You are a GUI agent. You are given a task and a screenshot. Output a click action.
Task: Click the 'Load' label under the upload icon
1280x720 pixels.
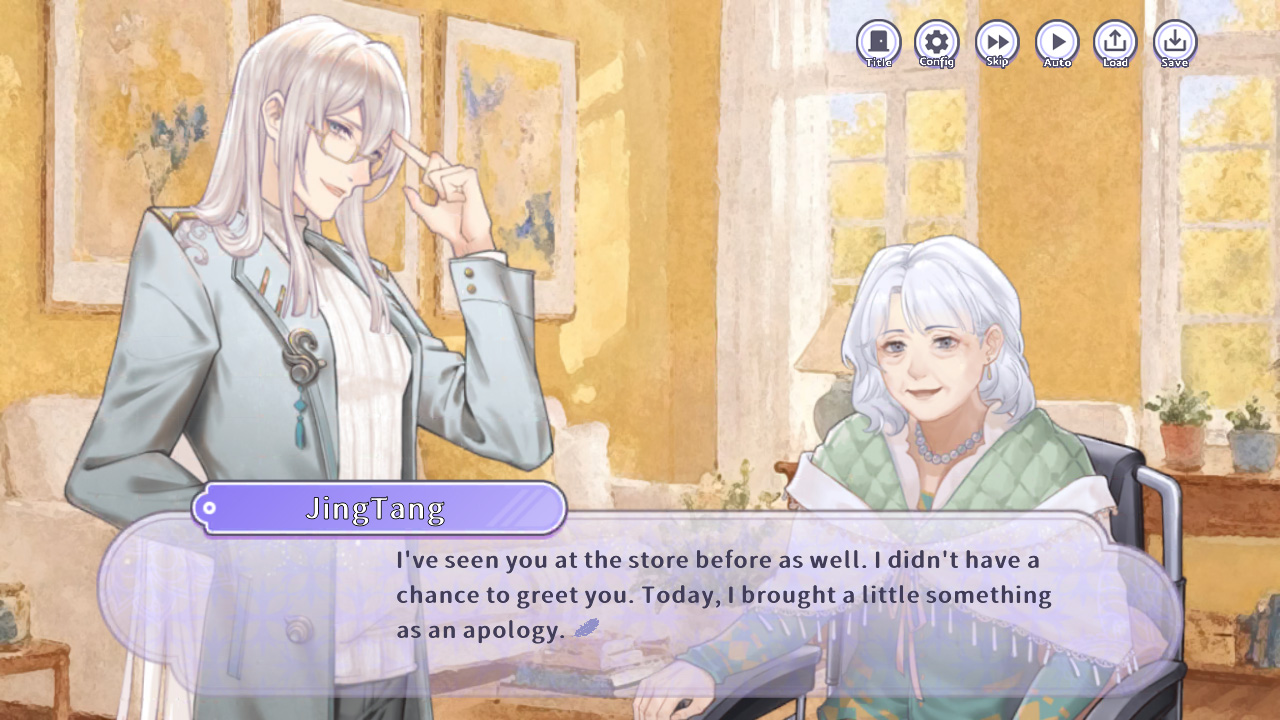pos(1115,61)
